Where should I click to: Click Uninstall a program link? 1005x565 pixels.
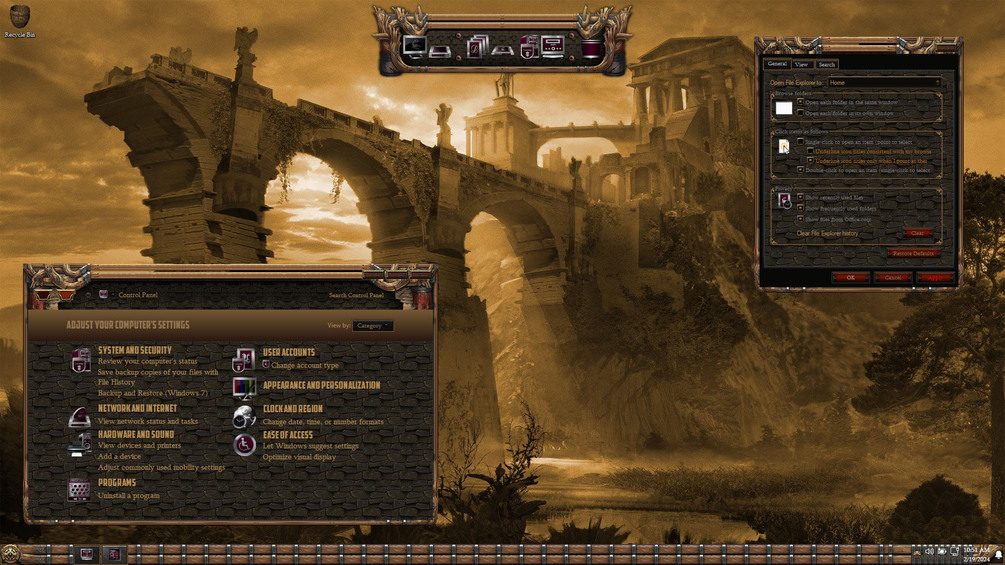pyautogui.click(x=129, y=496)
